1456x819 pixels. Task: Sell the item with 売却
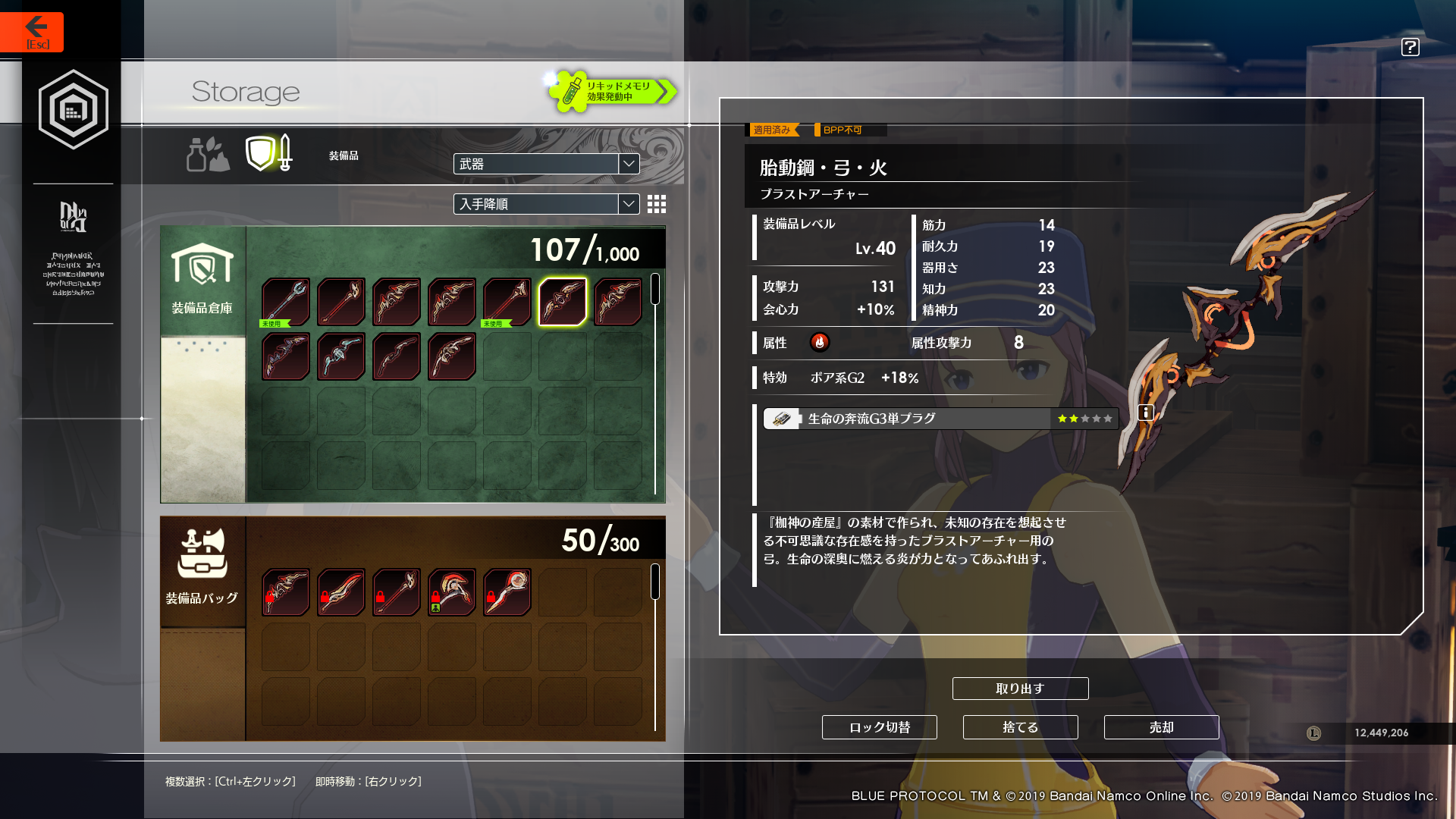(1161, 727)
